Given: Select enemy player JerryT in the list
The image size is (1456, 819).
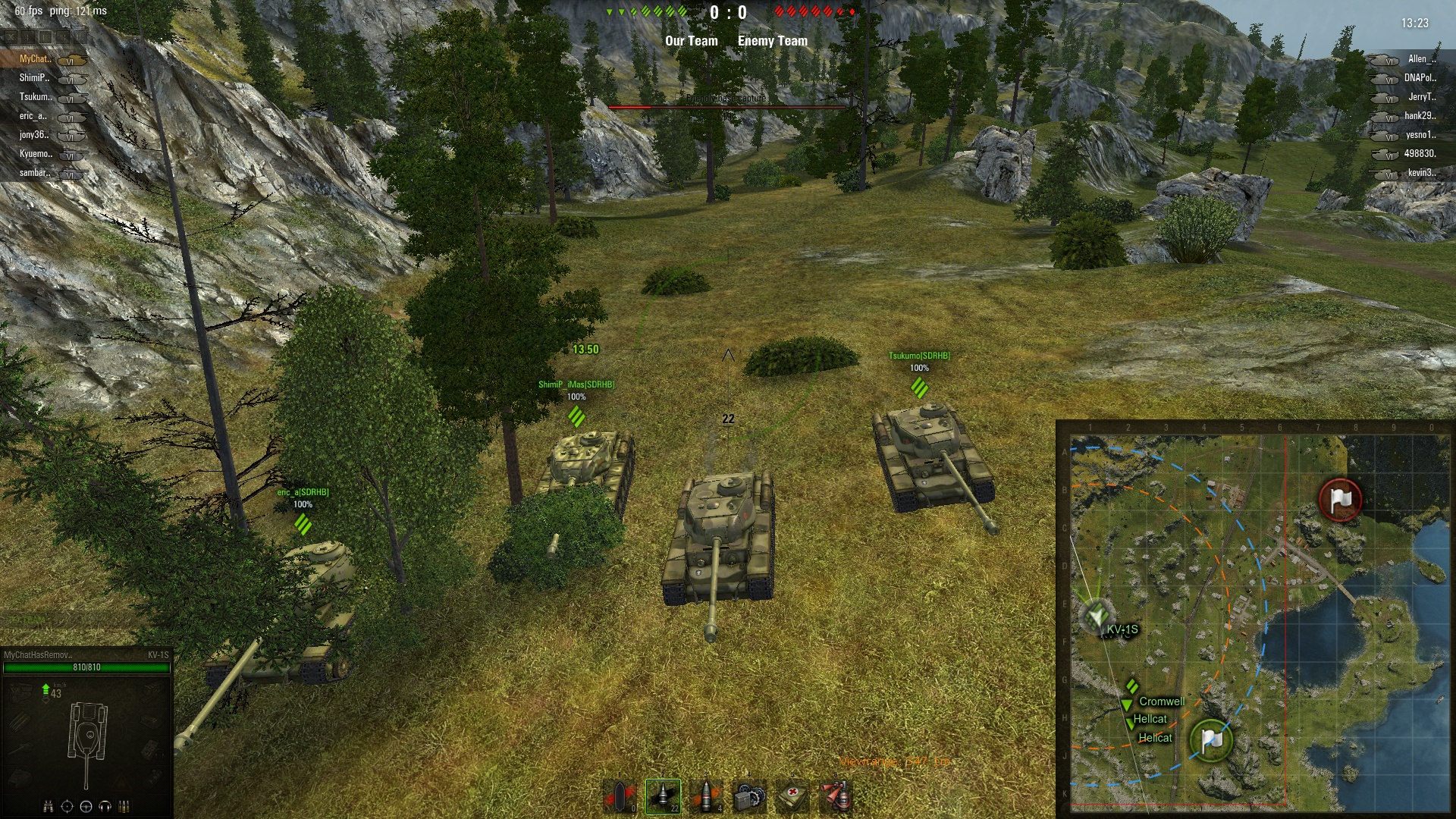Looking at the screenshot, I should (1421, 97).
